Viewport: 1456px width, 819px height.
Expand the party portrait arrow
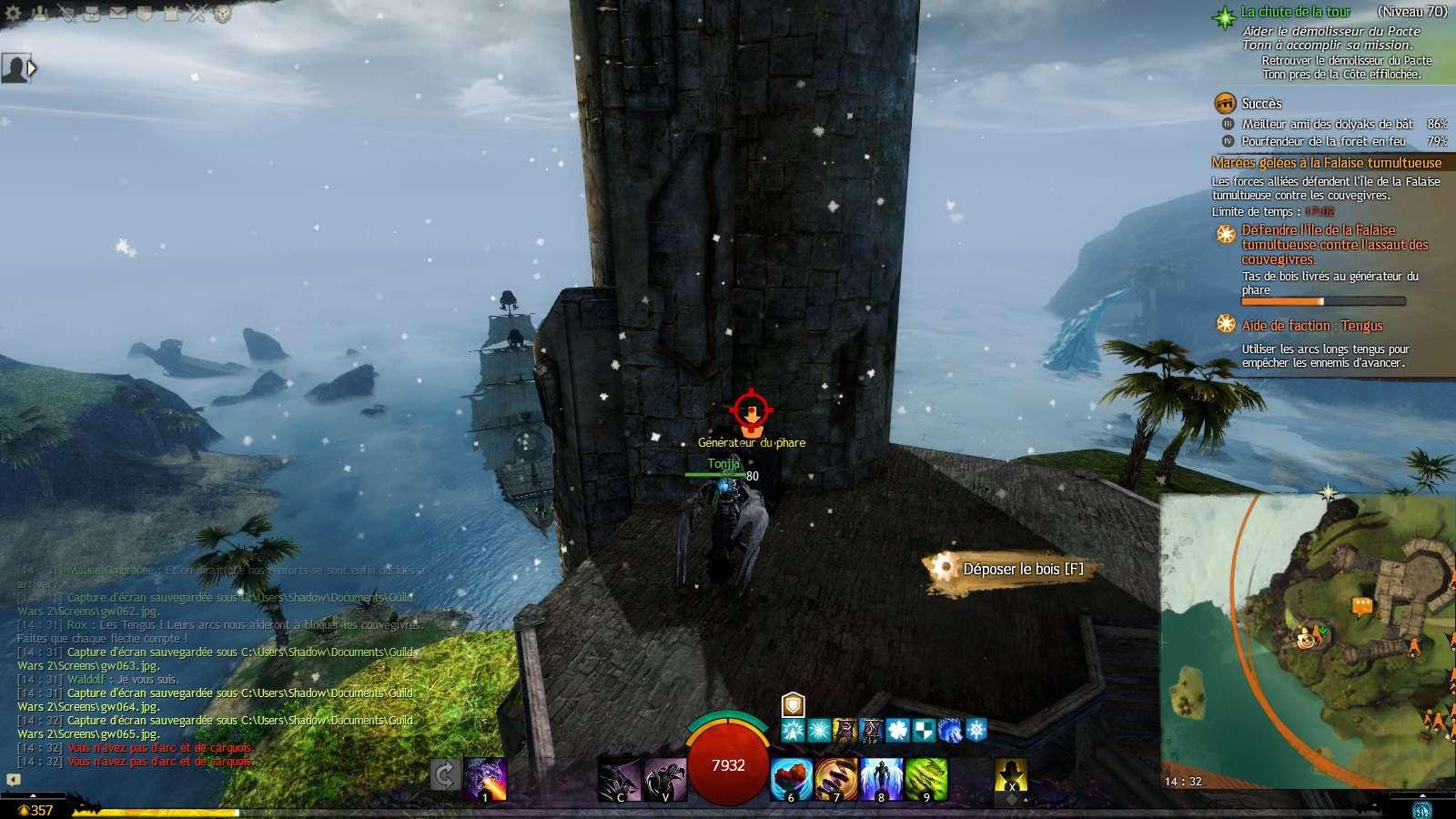tap(33, 68)
